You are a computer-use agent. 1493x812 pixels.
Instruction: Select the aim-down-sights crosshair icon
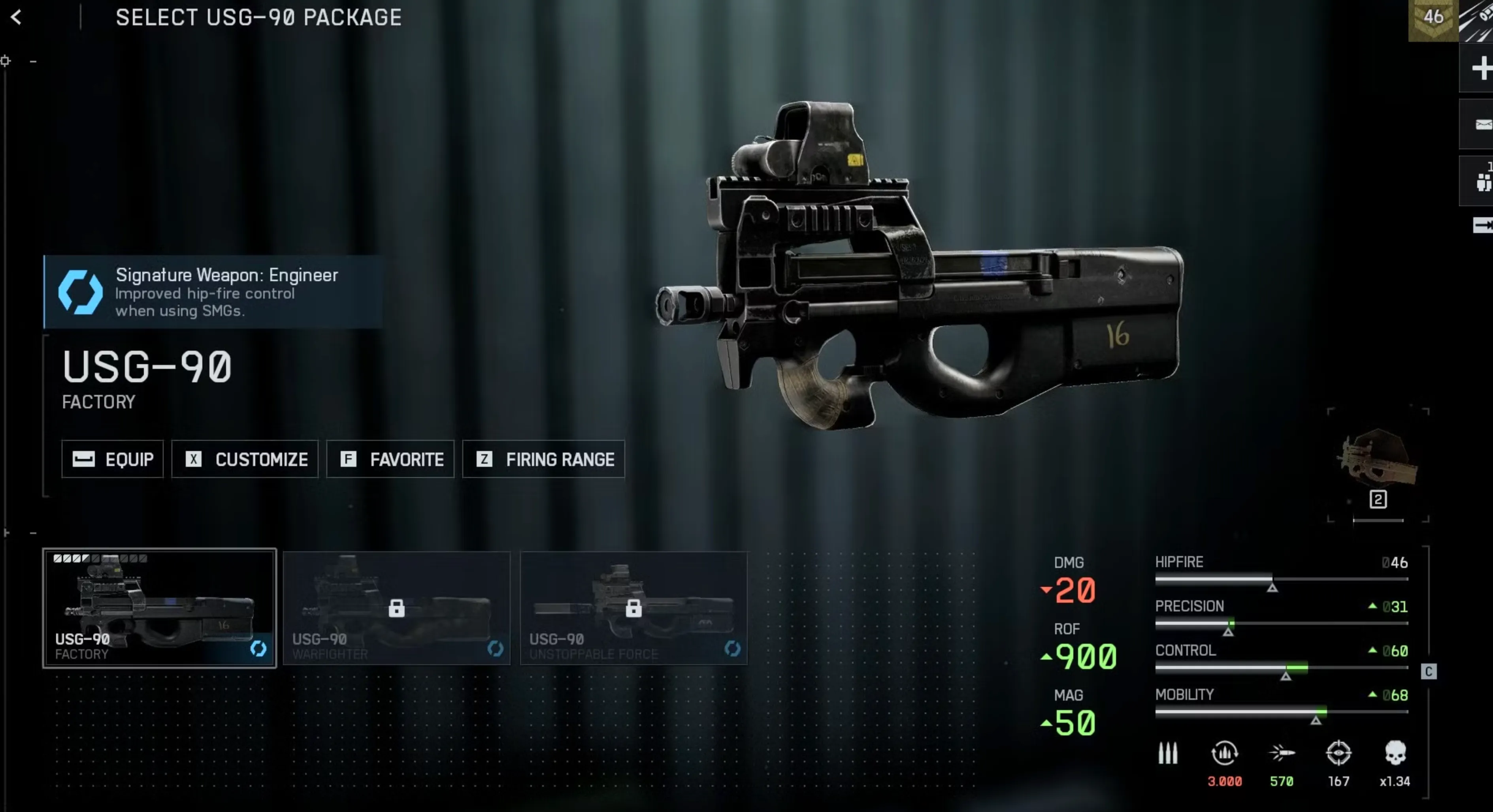[1339, 753]
